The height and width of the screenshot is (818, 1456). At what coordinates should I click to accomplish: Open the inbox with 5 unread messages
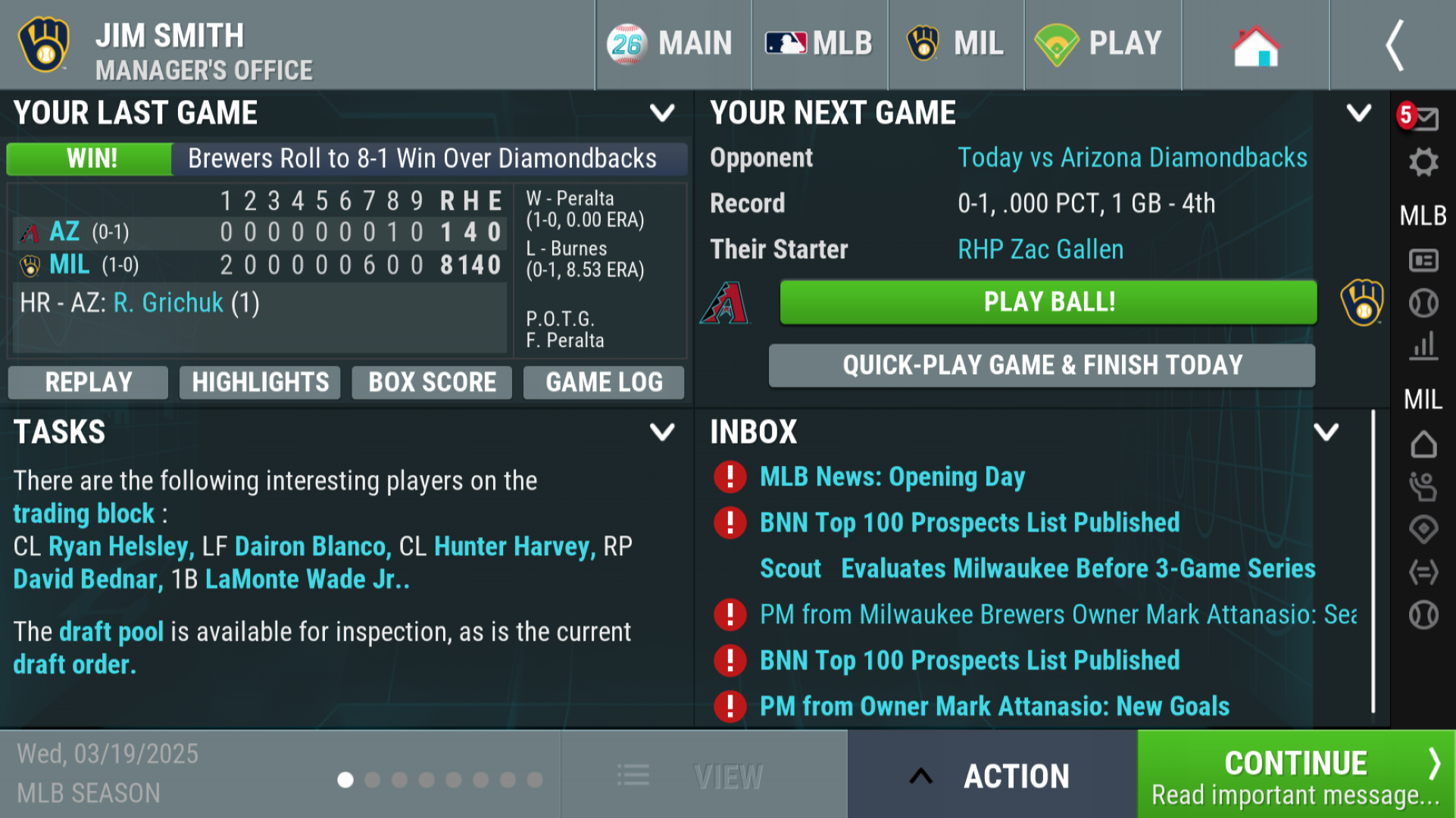coord(1424,117)
